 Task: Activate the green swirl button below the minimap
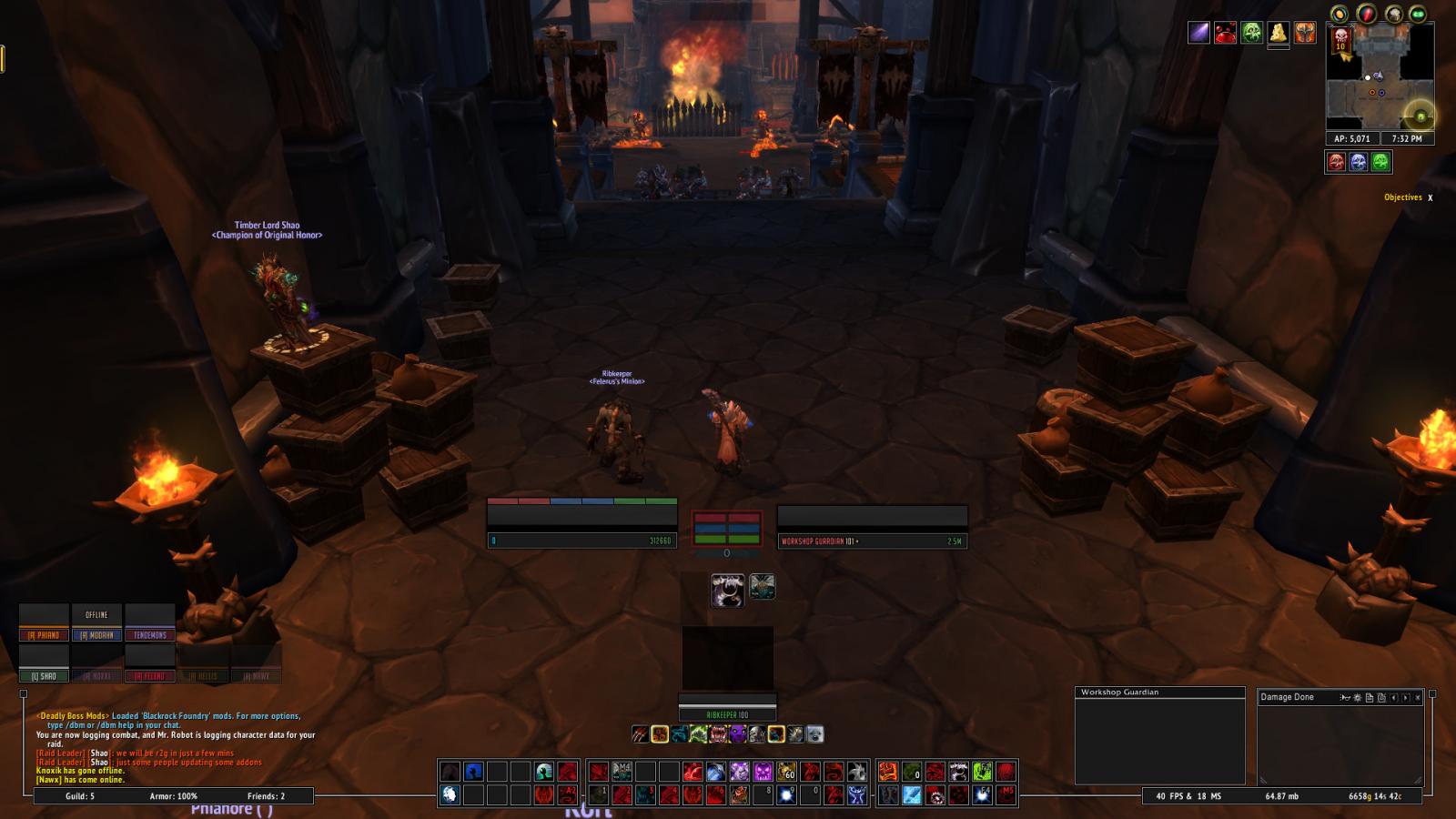click(x=1380, y=162)
